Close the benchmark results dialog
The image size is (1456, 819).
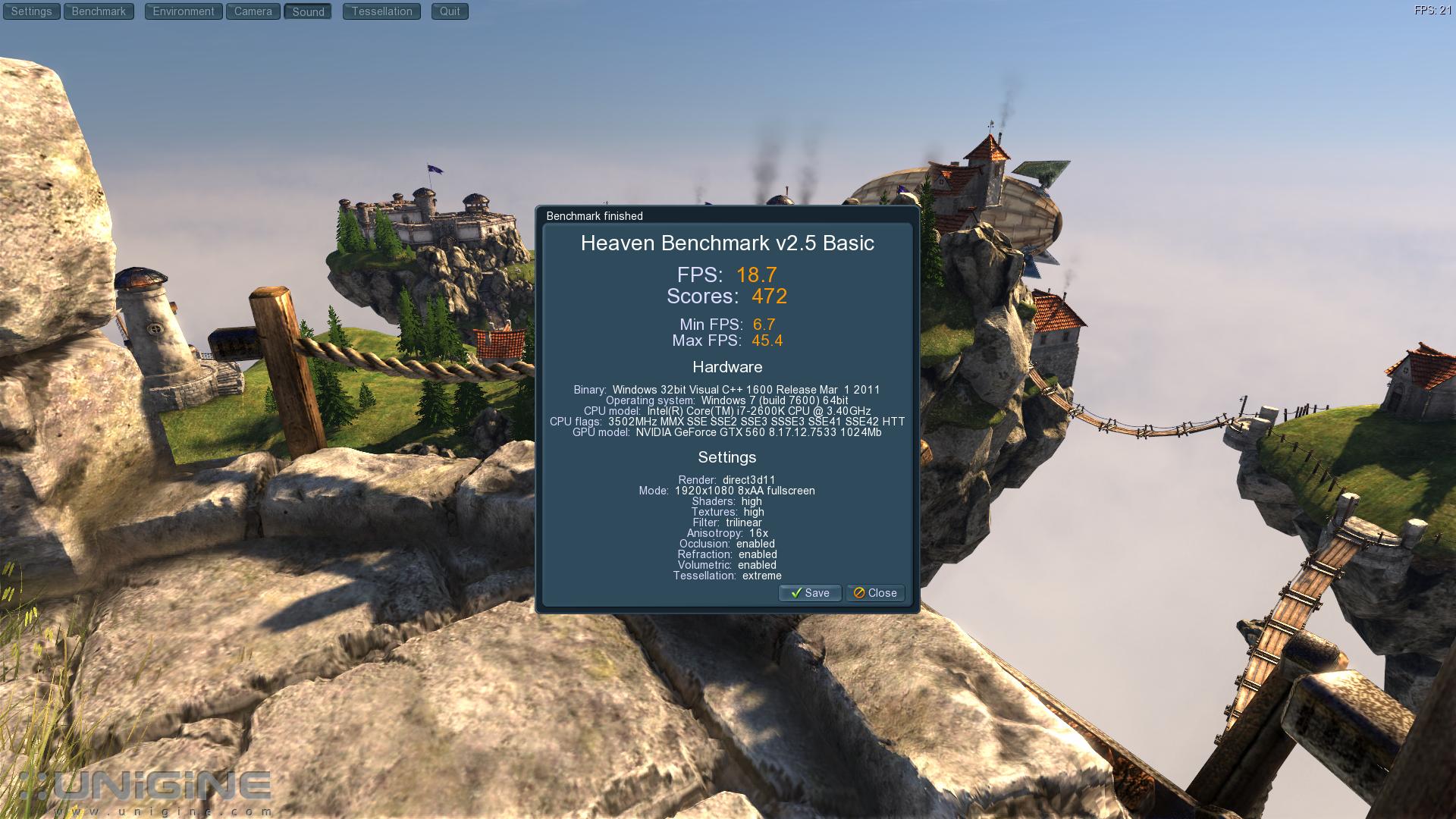click(875, 593)
